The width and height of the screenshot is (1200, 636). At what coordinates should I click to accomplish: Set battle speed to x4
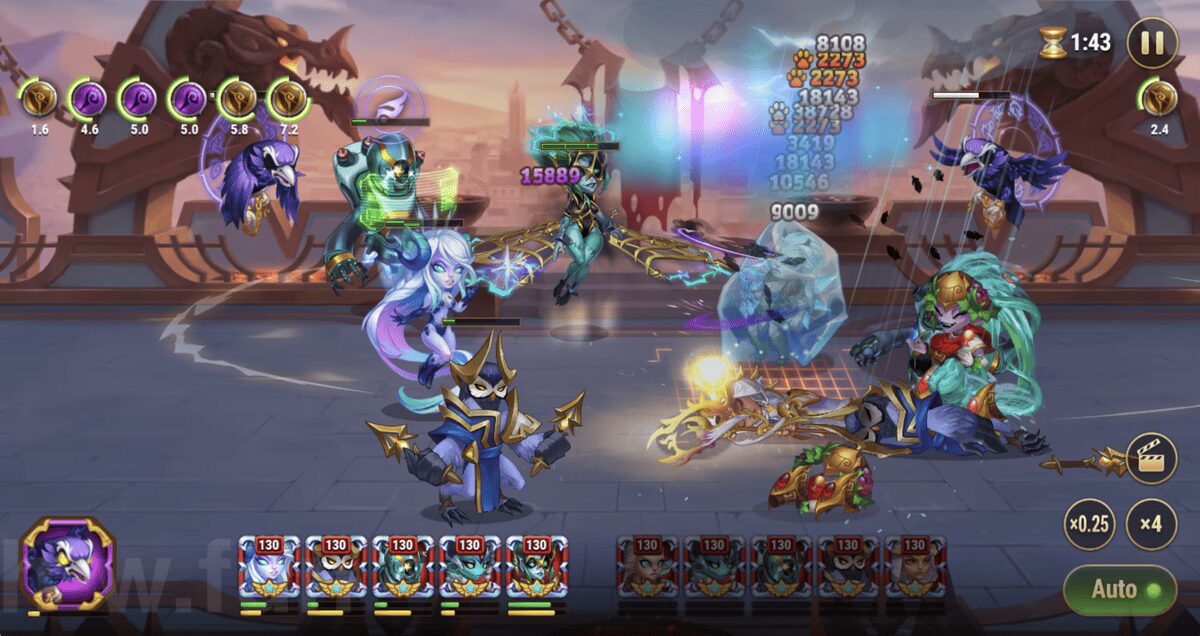[x=1151, y=525]
